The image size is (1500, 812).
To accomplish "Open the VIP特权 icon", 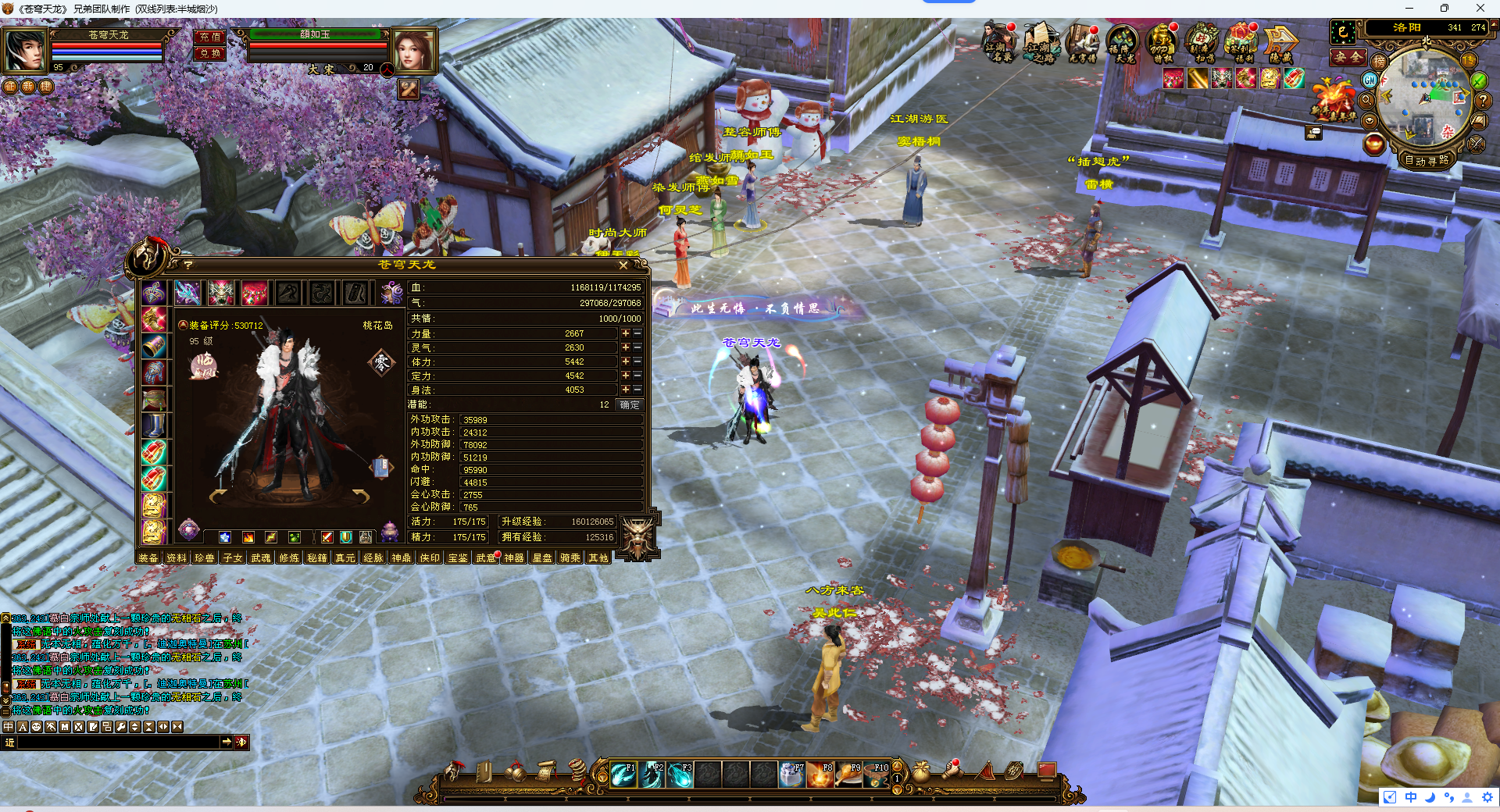I will pos(1162,42).
